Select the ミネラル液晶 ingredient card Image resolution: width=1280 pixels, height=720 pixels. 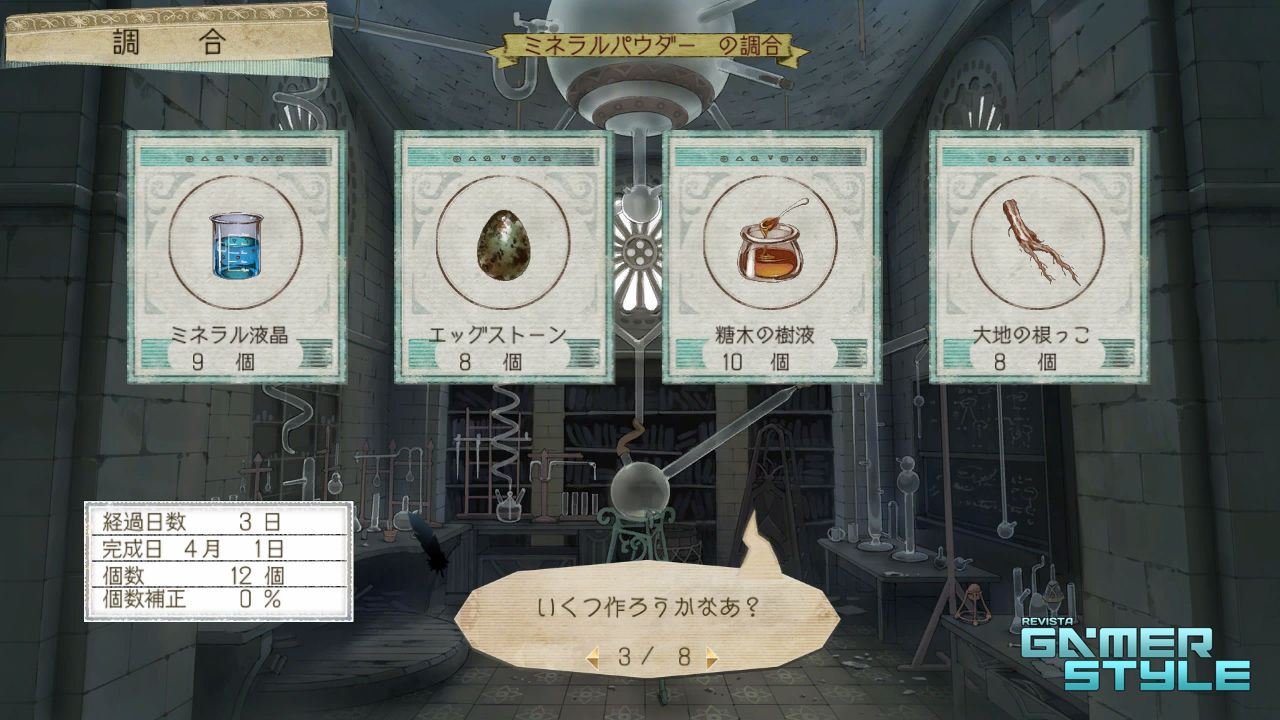pyautogui.click(x=237, y=257)
